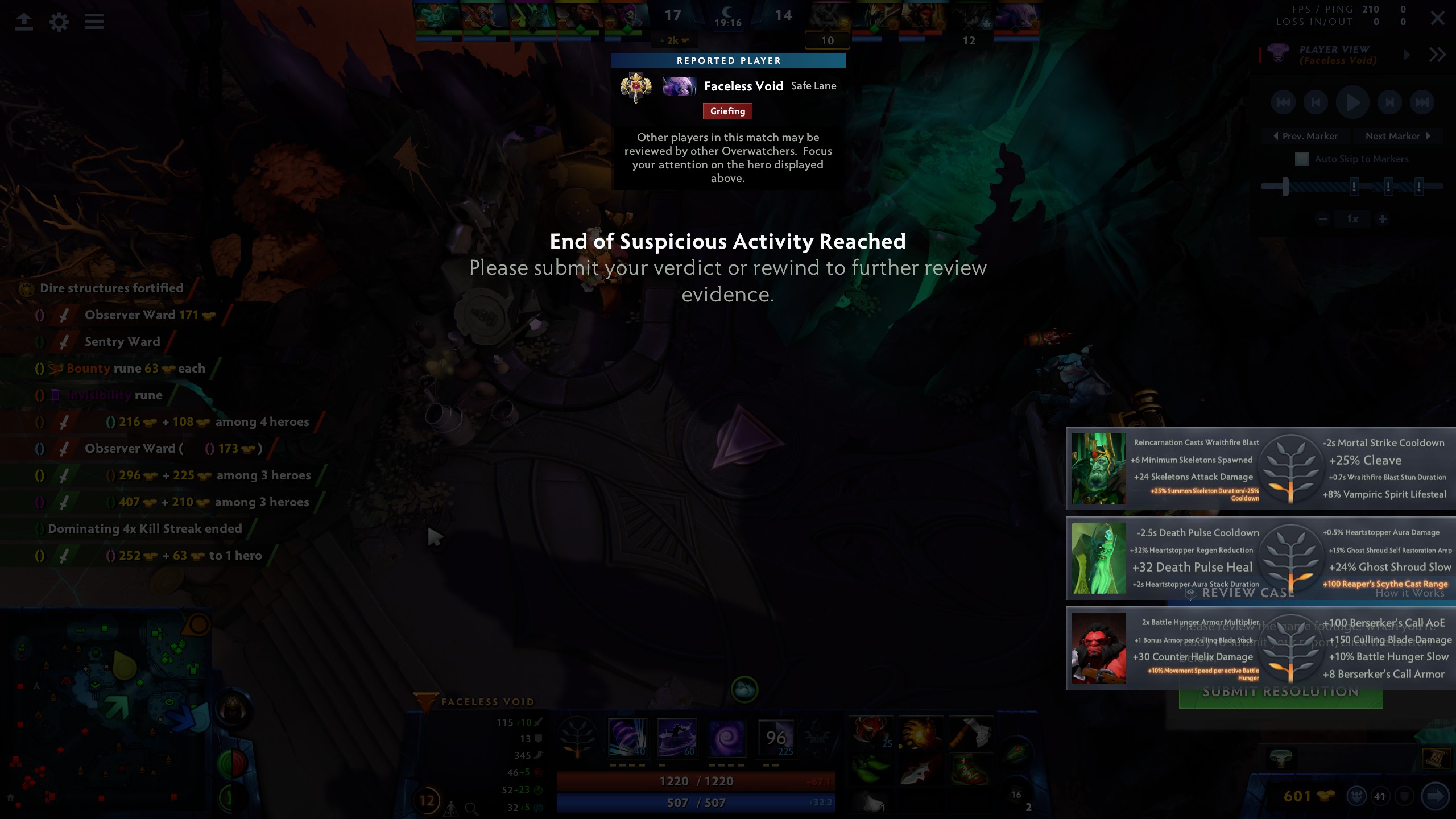Click the skull kill-stat icon bottom right
Viewport: 1456px width, 819px height.
1358,797
